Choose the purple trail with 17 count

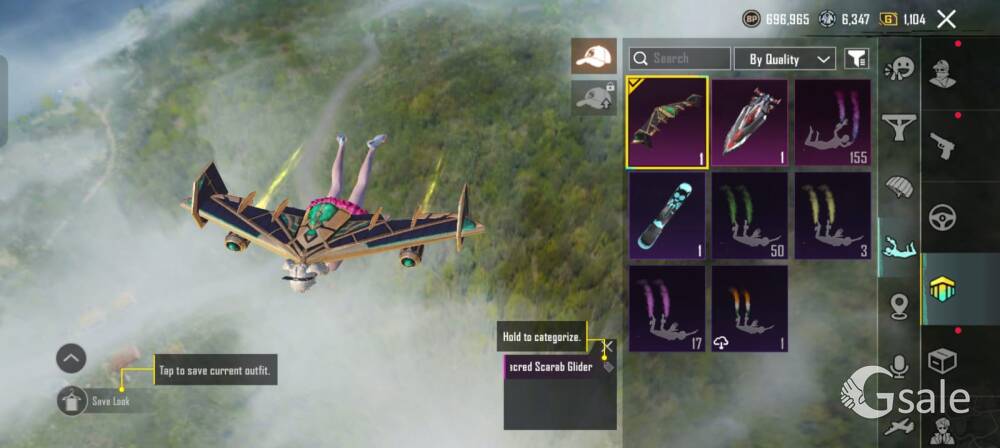(x=667, y=308)
